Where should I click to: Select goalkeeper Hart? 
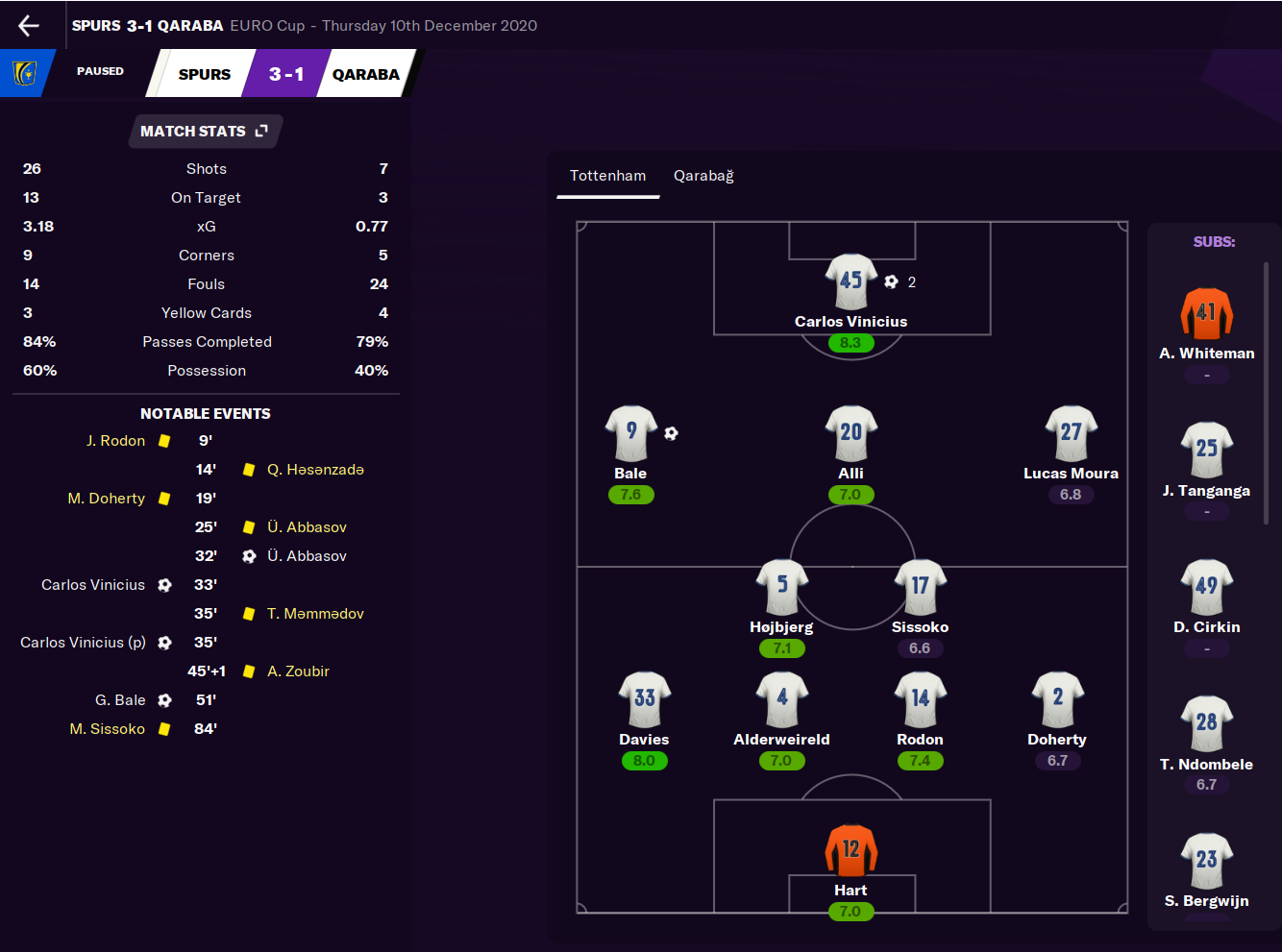click(851, 850)
